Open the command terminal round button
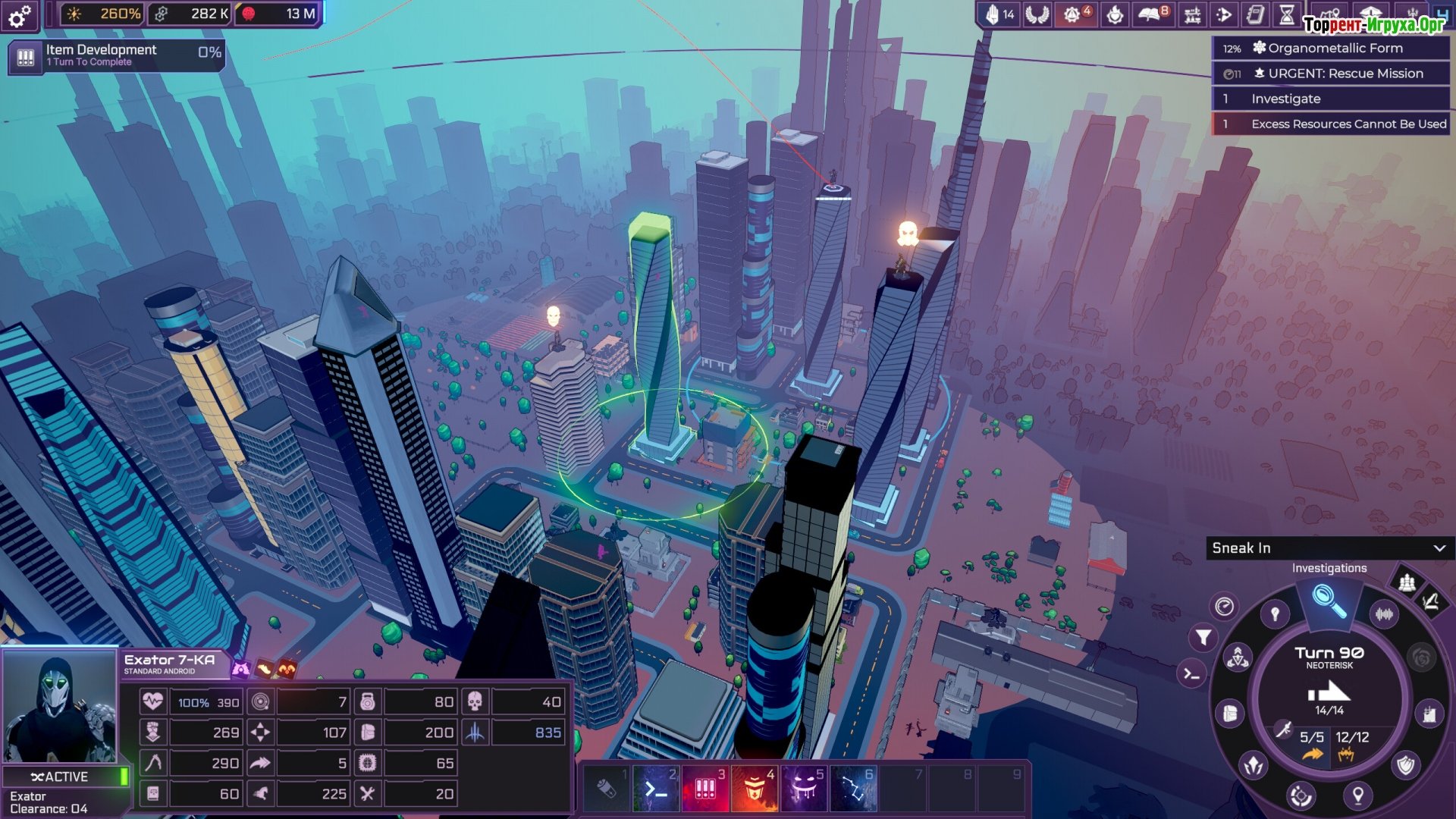This screenshot has height=819, width=1456. 1191,674
